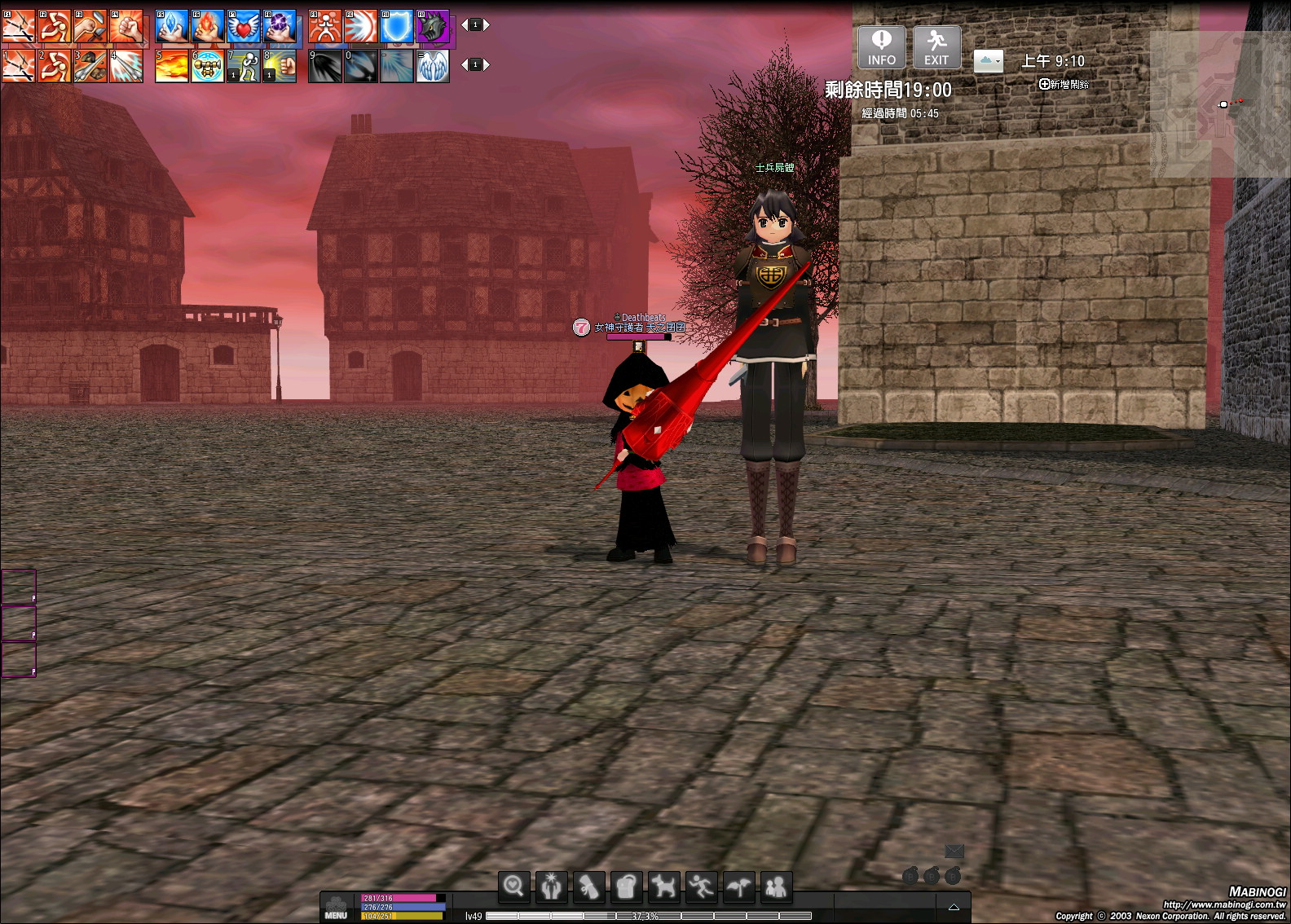Open the running figure actions icon
This screenshot has width=1291, height=924.
coord(701,886)
